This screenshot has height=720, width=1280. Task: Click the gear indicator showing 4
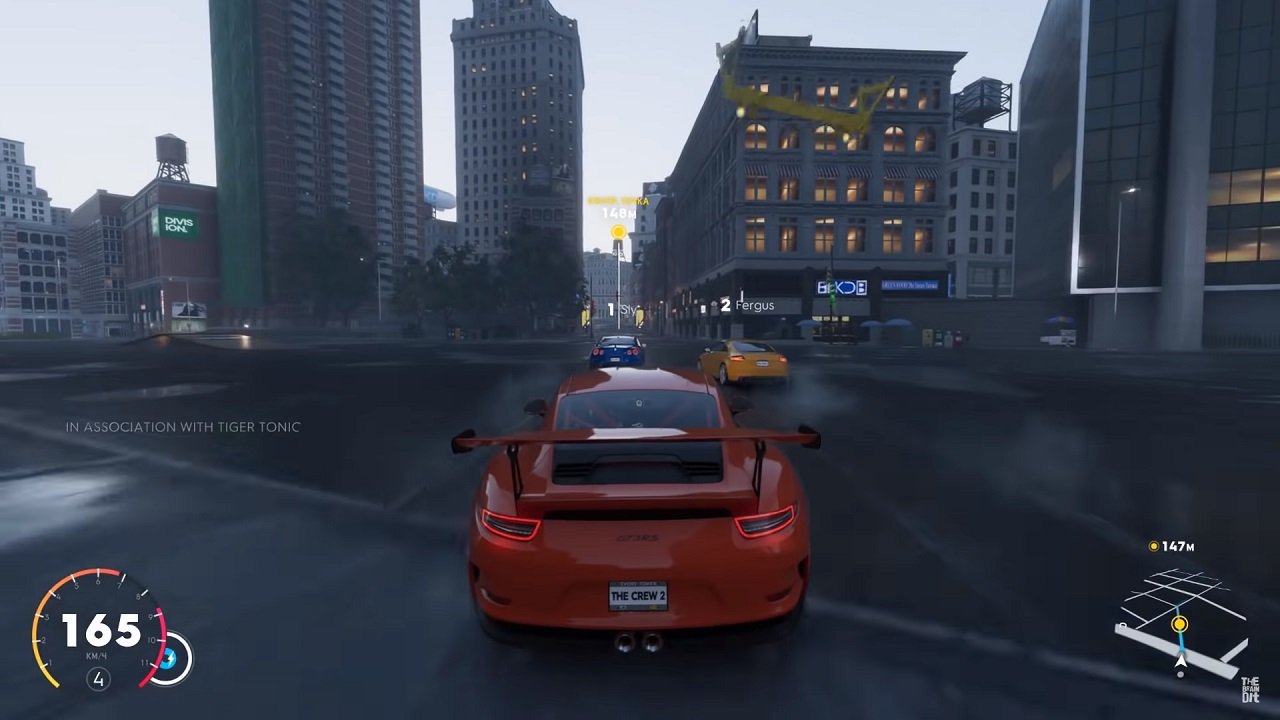tap(99, 677)
